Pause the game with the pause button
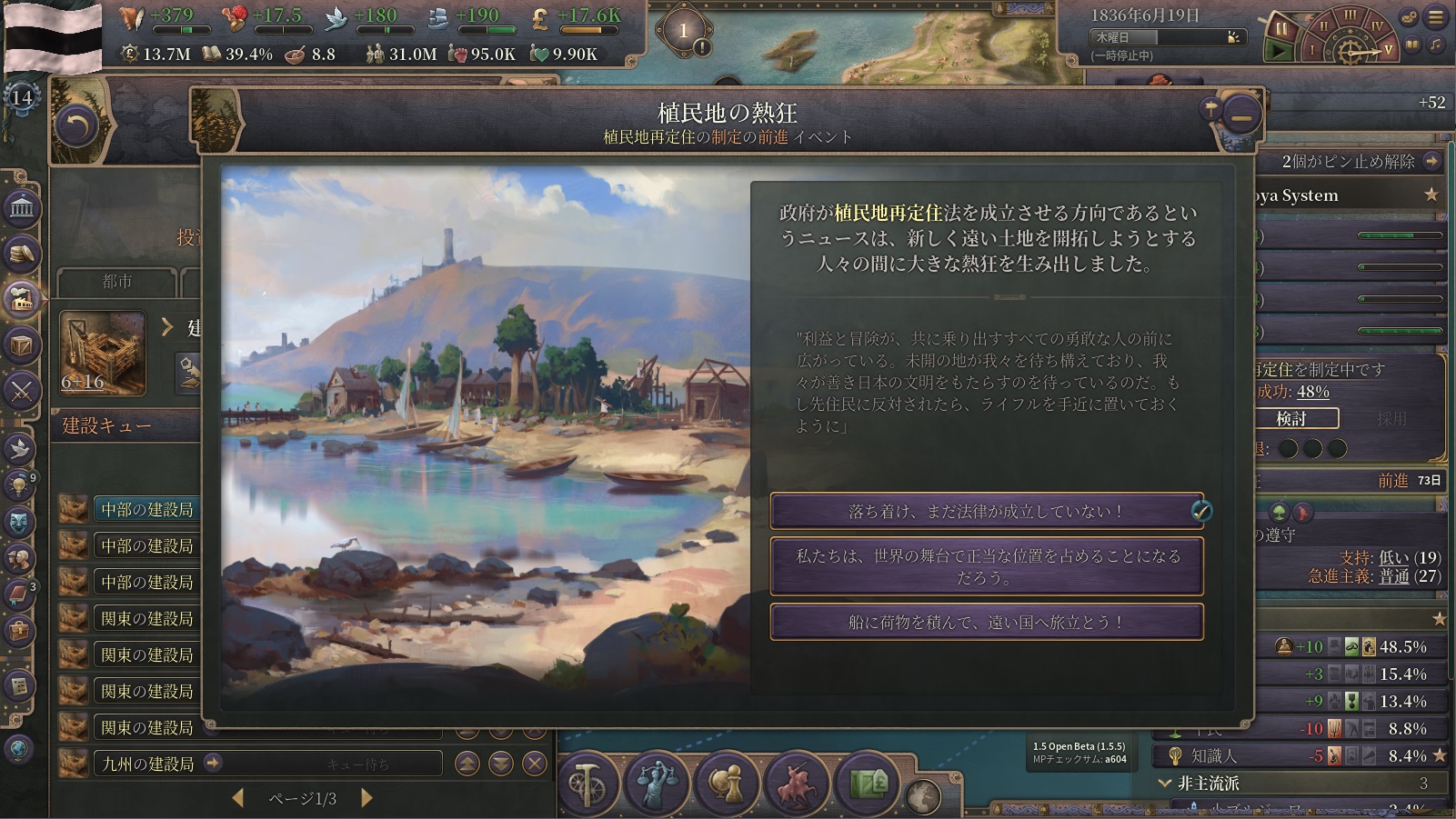The height and width of the screenshot is (819, 1456). 1281,26
